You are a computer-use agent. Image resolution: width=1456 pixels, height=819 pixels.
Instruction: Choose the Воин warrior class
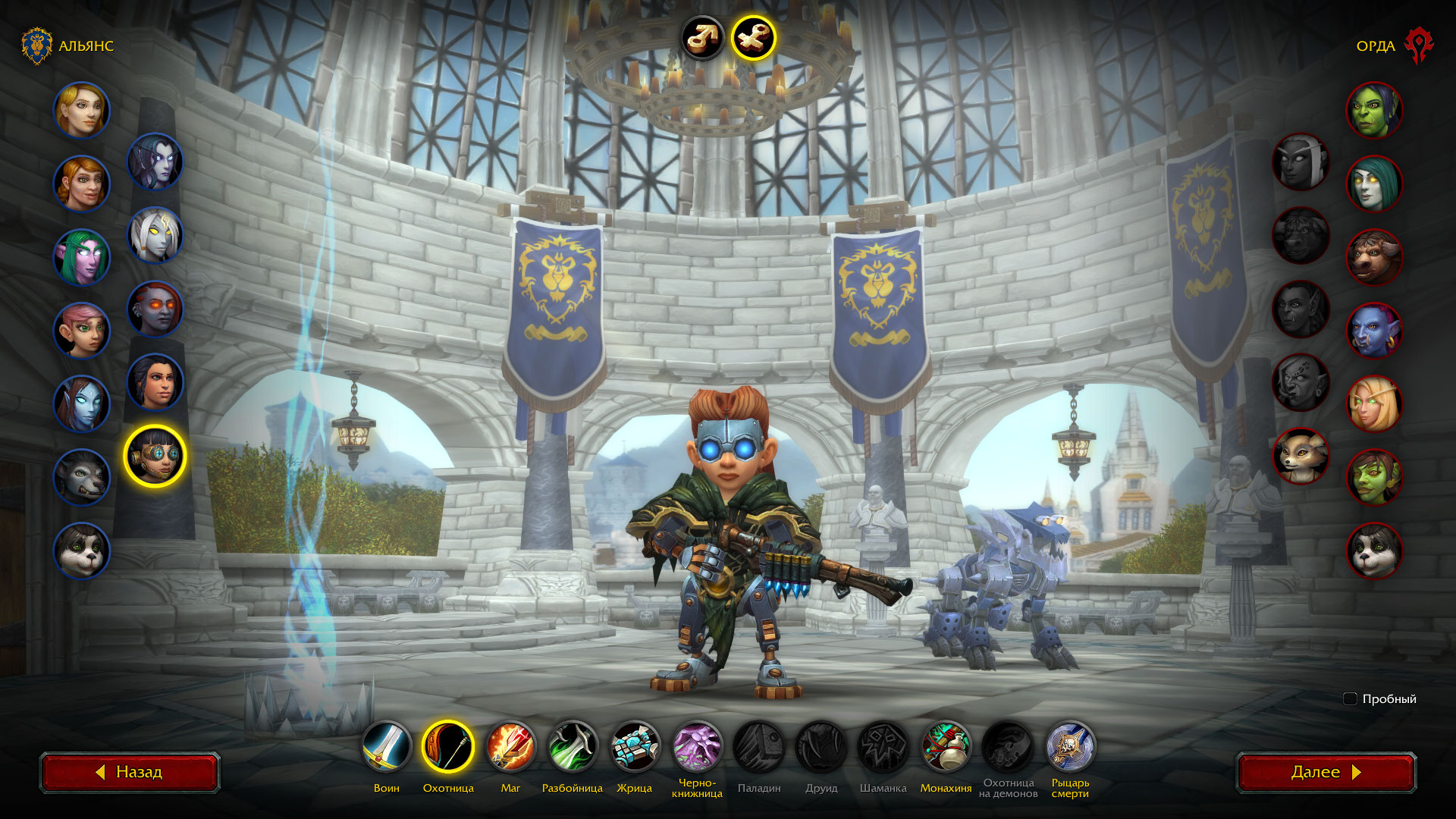[x=387, y=746]
